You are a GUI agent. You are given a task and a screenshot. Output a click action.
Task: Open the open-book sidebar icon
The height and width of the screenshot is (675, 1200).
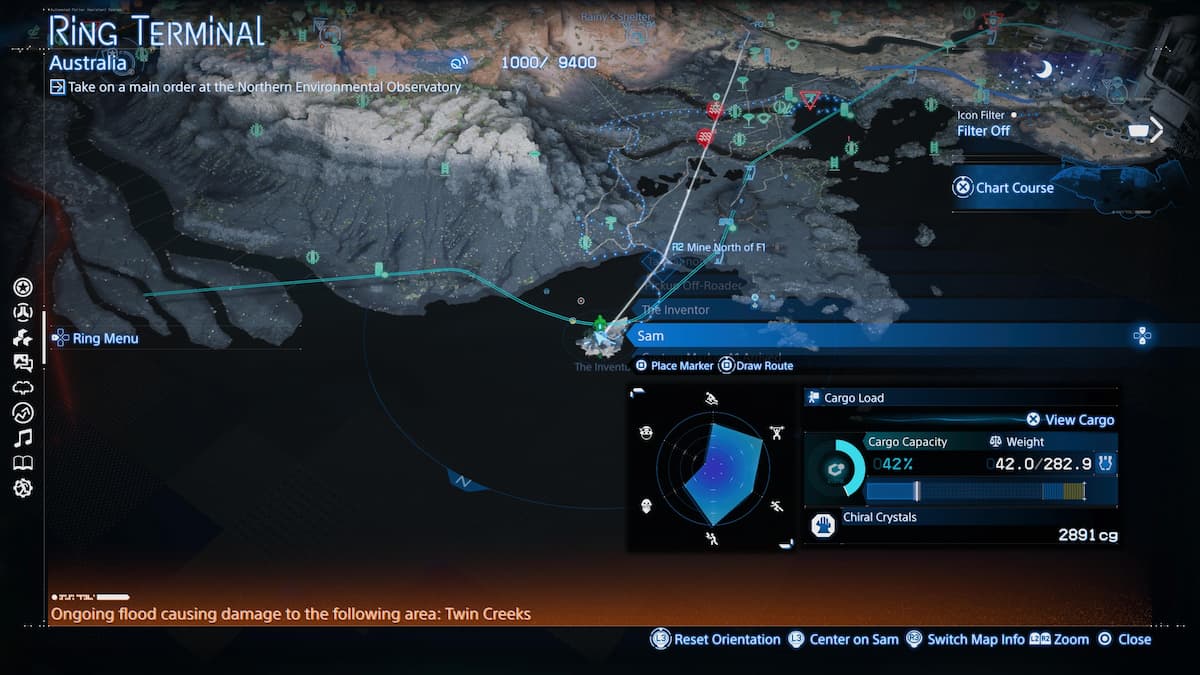(23, 463)
